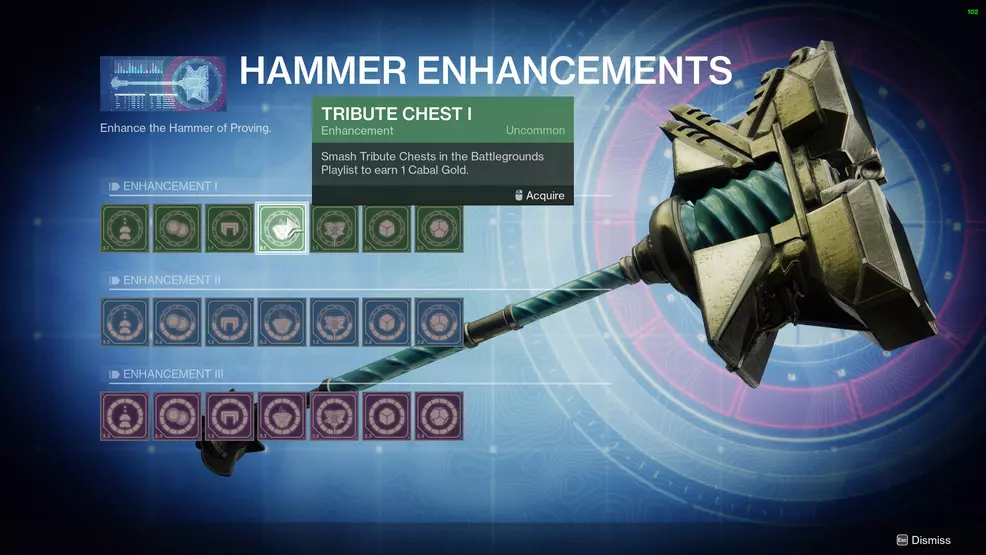Pick the purple cube enhancement icon
The width and height of the screenshot is (986, 555).
coord(387,416)
